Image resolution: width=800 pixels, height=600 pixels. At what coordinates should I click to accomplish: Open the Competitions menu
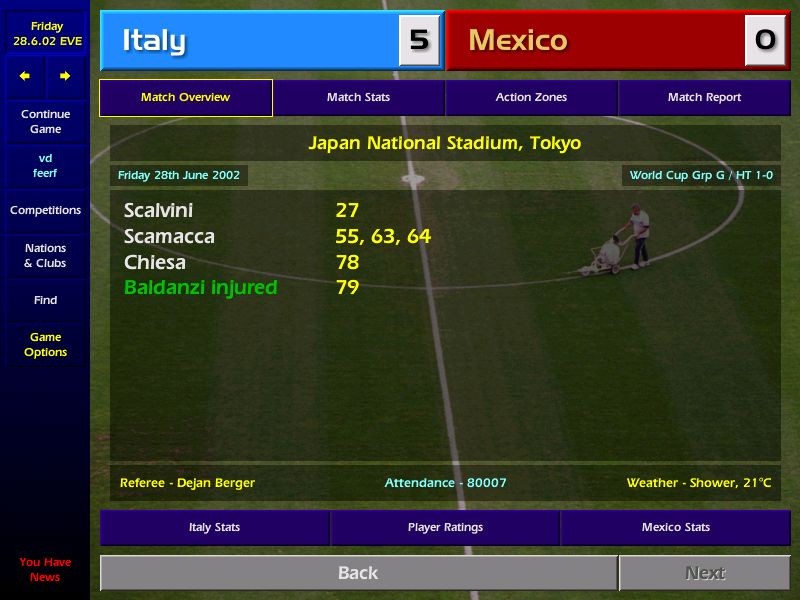coord(45,210)
